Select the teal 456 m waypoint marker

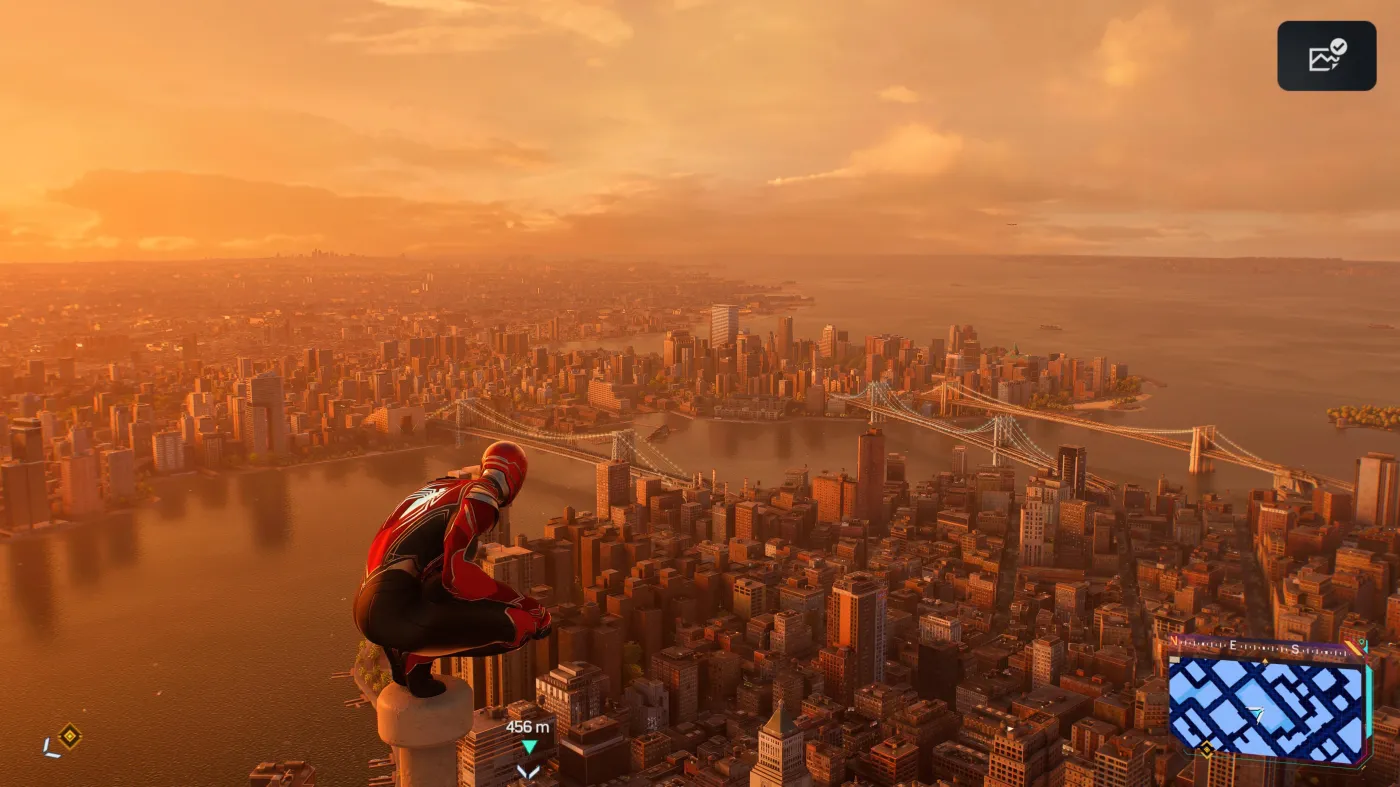(529, 746)
